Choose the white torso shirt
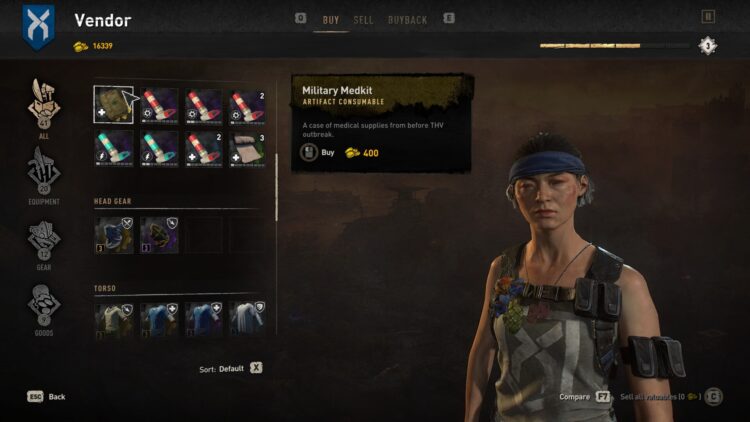The height and width of the screenshot is (422, 750). point(249,318)
